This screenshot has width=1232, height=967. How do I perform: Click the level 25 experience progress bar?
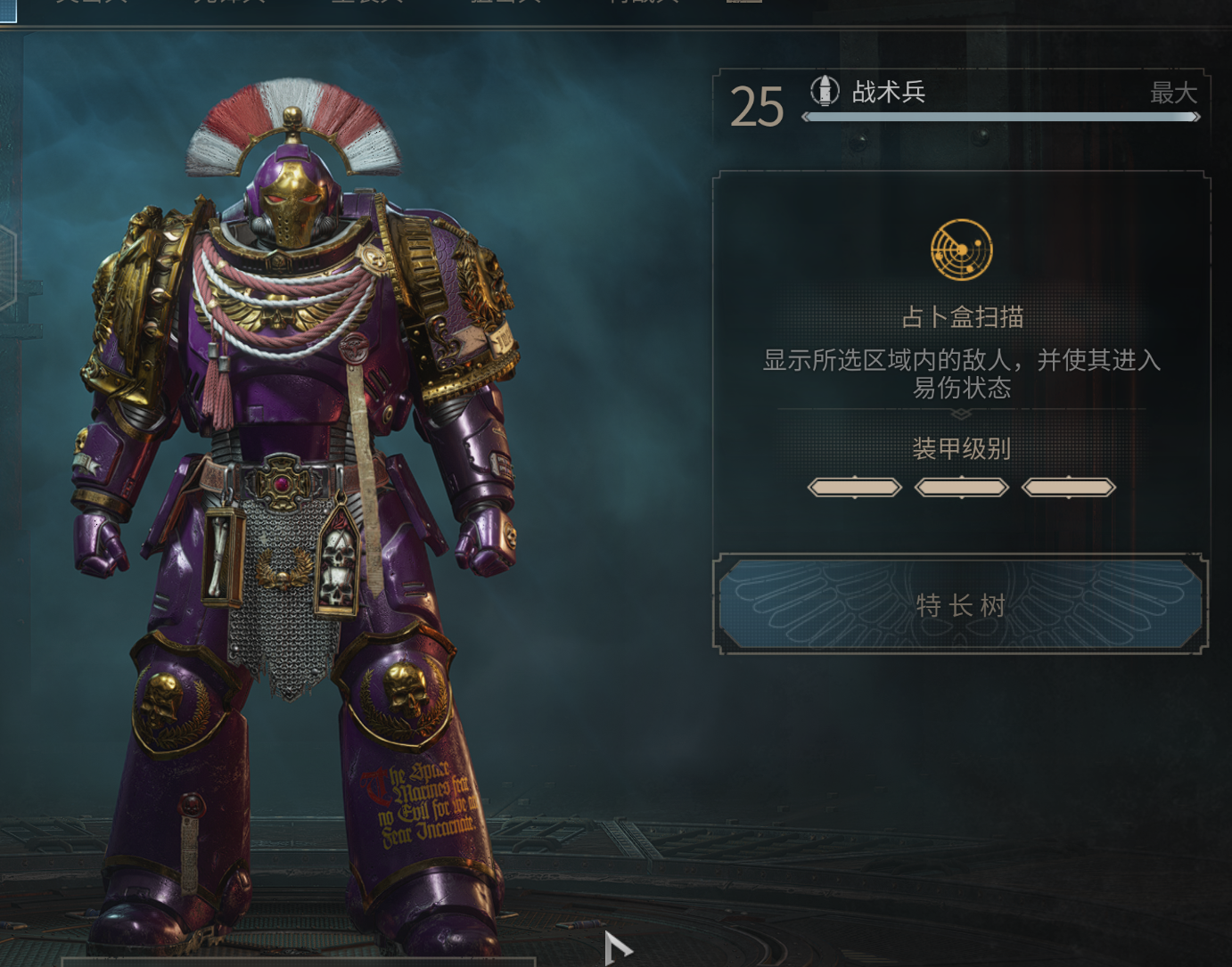pos(1000,116)
